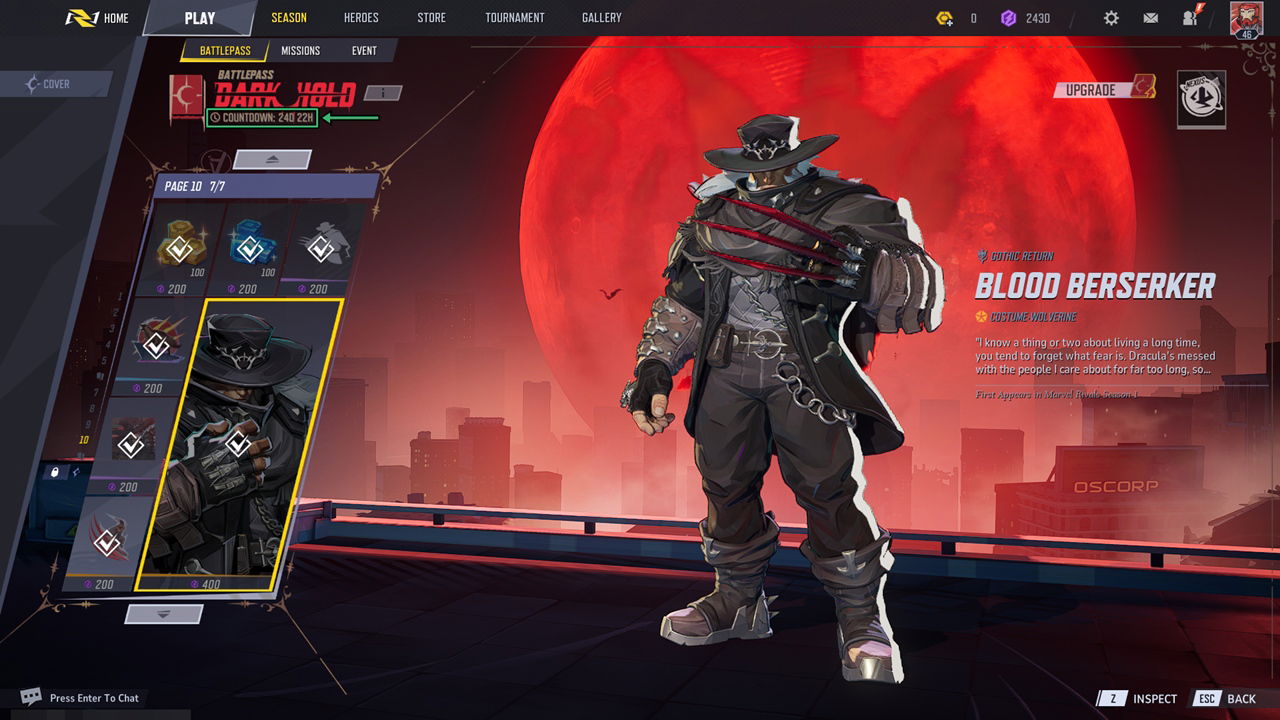Click the Upgrade battle pass button
Image resolution: width=1280 pixels, height=720 pixels.
[1098, 89]
